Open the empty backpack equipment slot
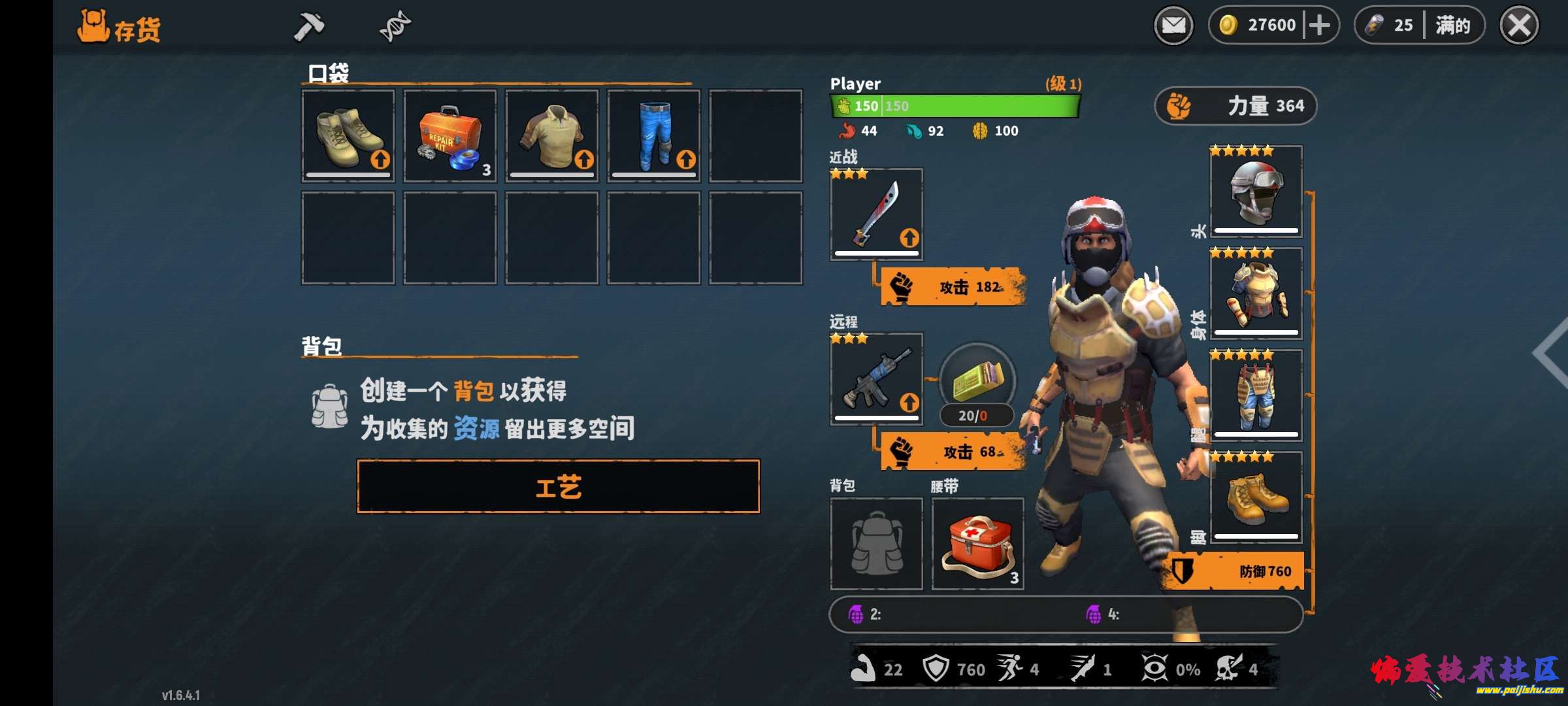The width and height of the screenshot is (1568, 706). pos(877,544)
